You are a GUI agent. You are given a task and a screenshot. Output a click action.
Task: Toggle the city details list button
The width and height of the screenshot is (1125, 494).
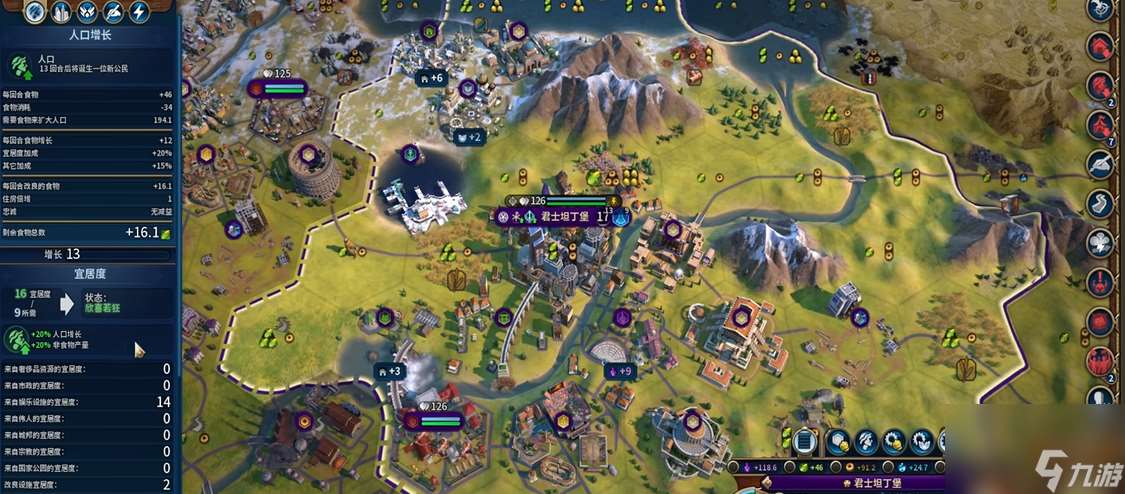[x=806, y=440]
